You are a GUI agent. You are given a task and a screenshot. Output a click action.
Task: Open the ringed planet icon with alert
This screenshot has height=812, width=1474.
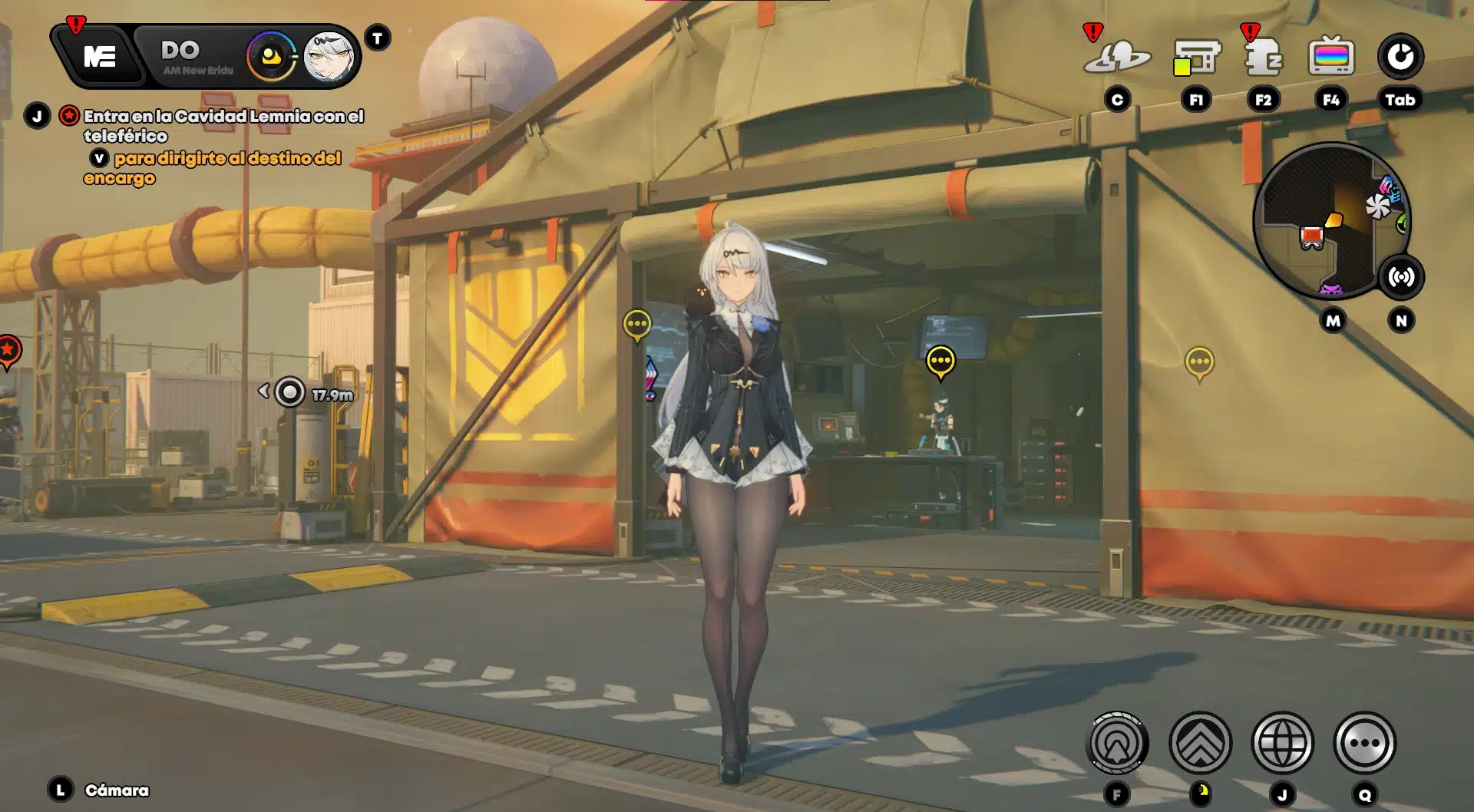tap(1117, 56)
